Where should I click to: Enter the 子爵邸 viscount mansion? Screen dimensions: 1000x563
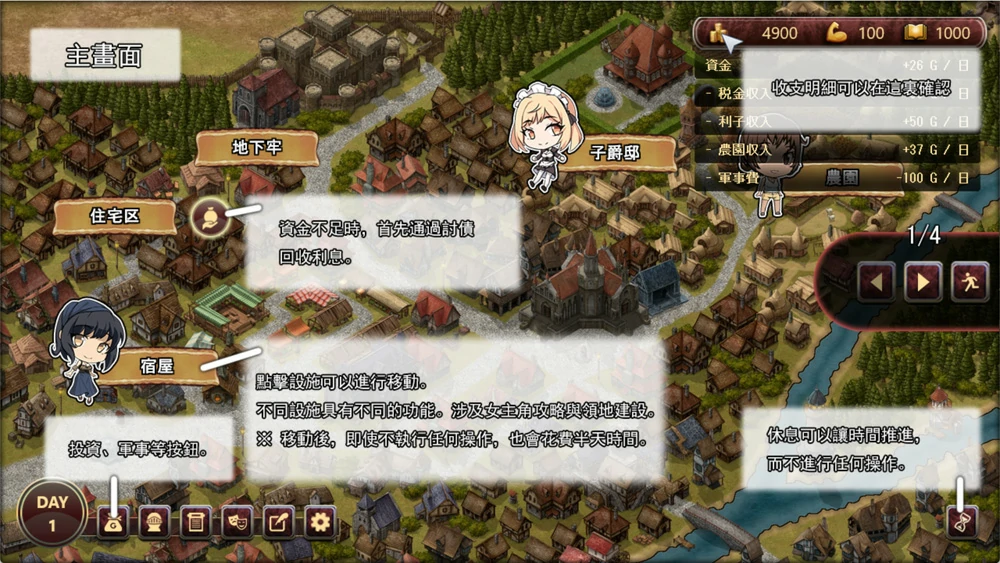[614, 154]
